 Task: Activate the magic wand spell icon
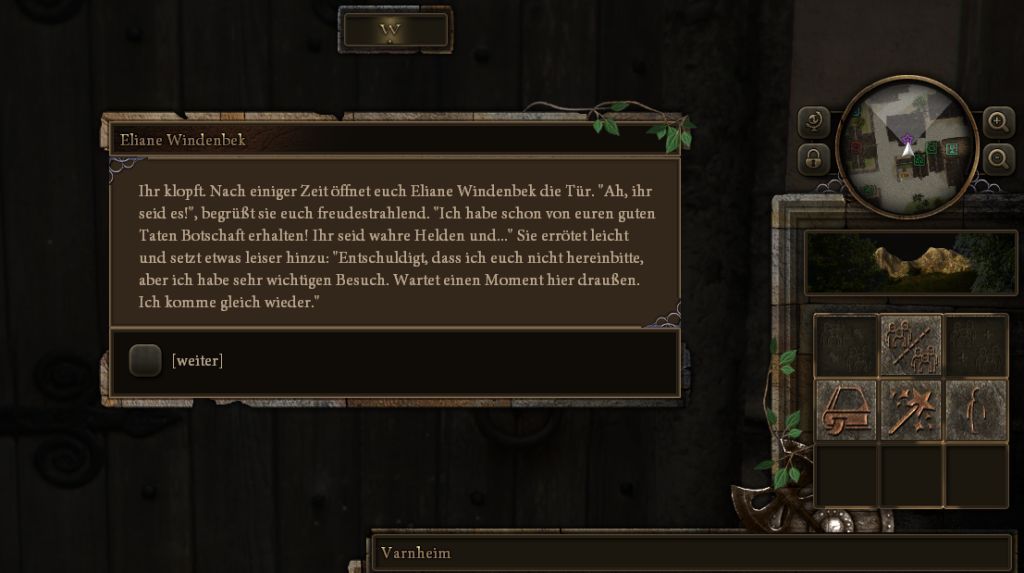coord(910,410)
